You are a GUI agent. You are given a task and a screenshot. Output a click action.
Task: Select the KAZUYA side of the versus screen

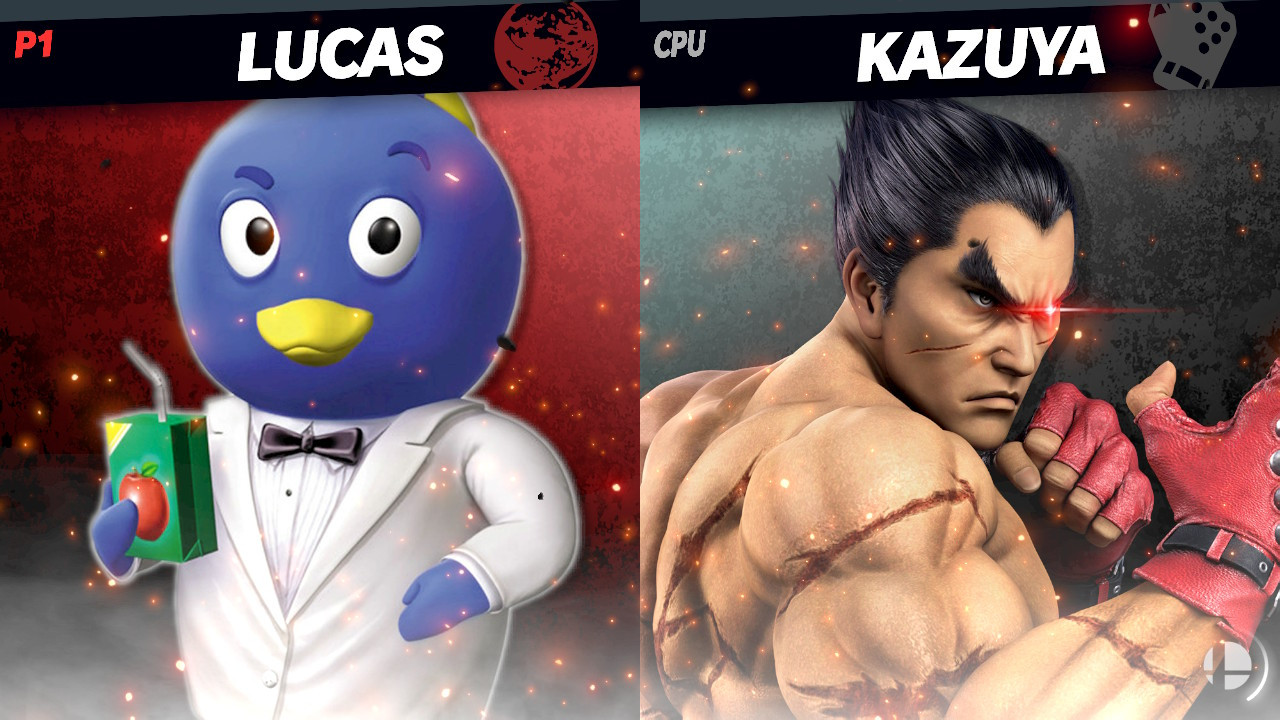coord(960,400)
